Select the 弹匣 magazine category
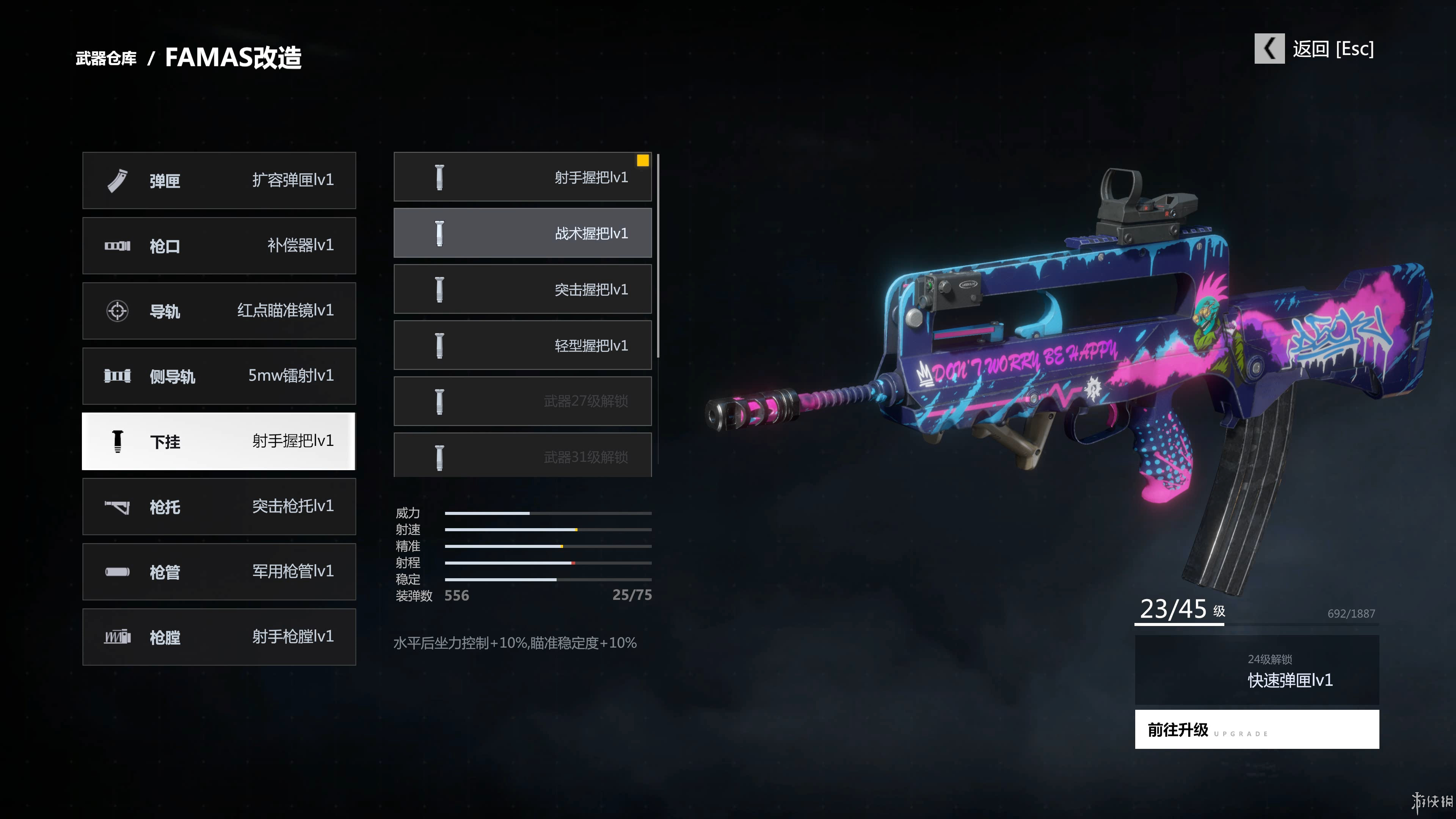Viewport: 1456px width, 819px height. point(219,180)
